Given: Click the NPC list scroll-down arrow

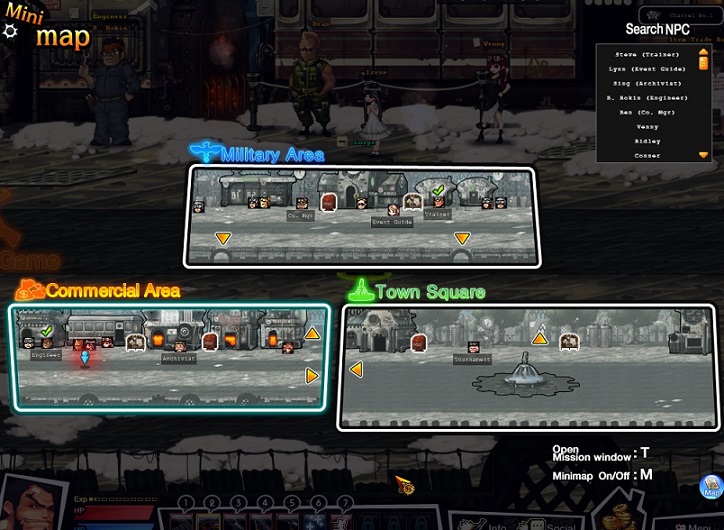Looking at the screenshot, I should pos(704,155).
